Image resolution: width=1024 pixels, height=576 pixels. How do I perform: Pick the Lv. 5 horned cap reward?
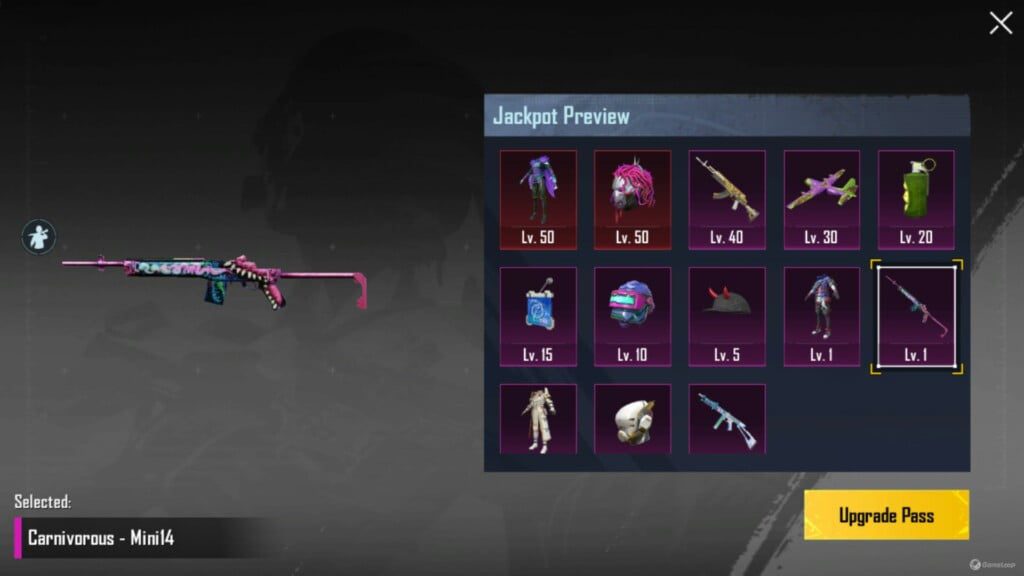click(x=727, y=316)
